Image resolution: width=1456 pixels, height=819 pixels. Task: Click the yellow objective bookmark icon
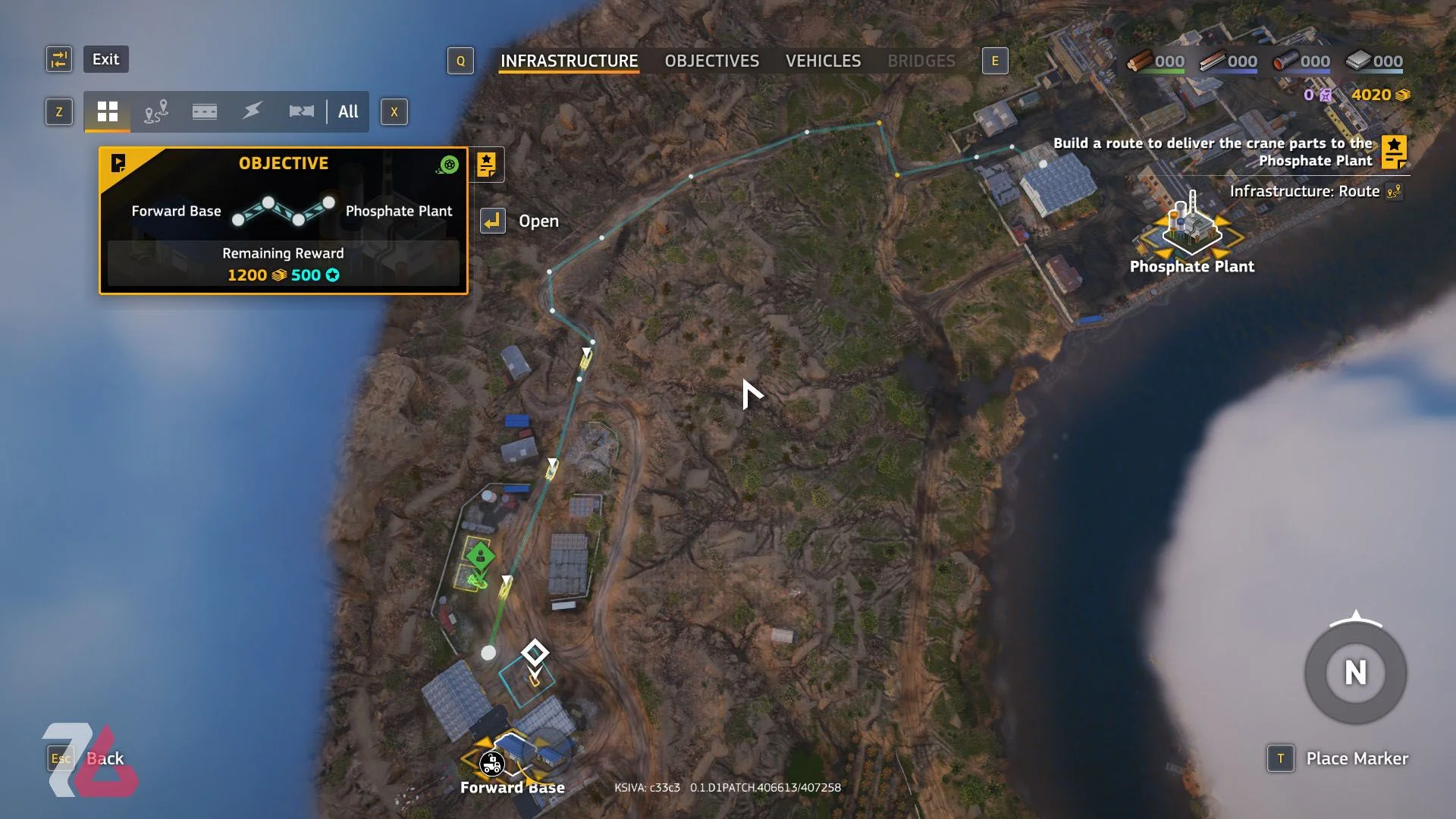pyautogui.click(x=487, y=165)
